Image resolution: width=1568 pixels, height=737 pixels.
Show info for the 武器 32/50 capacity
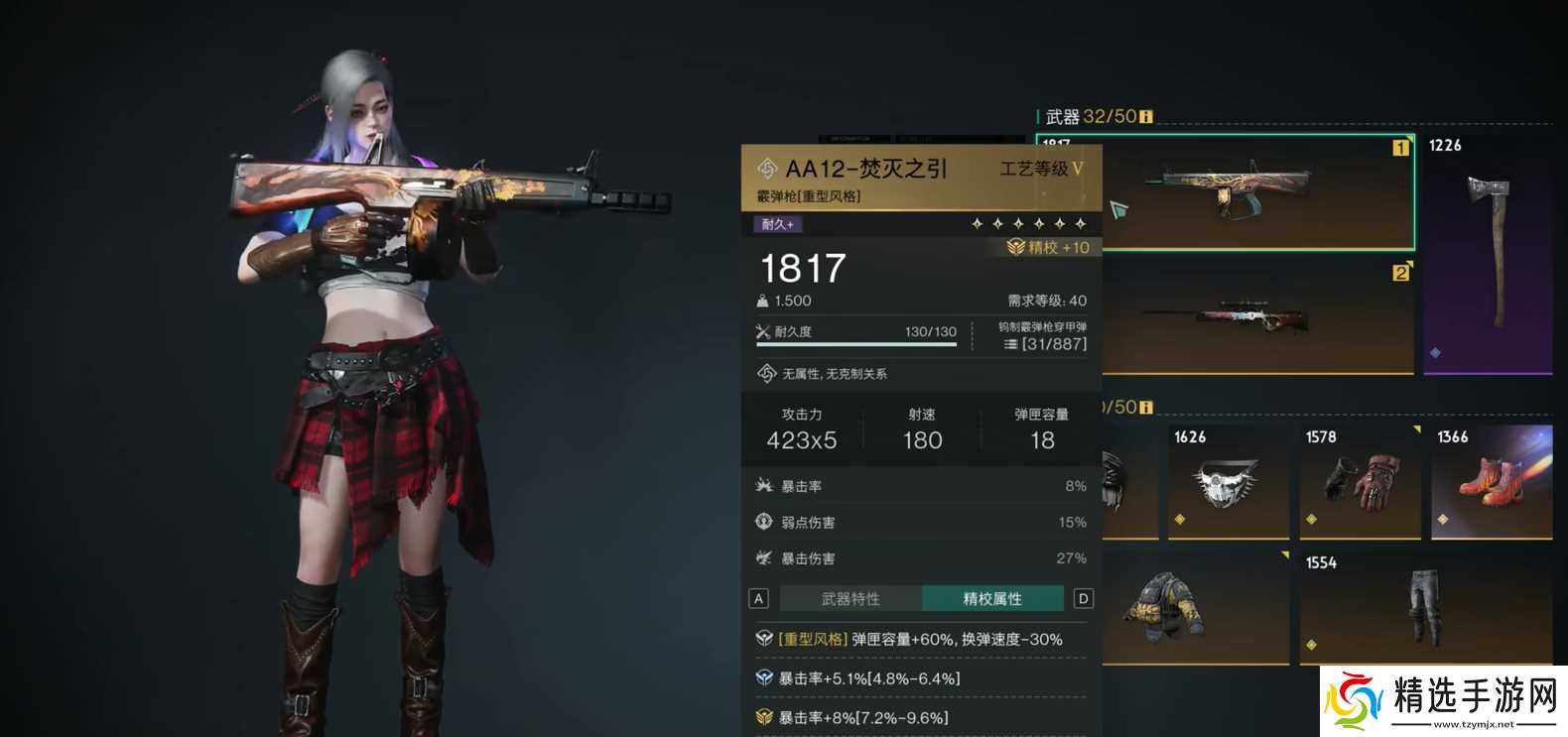(1146, 117)
